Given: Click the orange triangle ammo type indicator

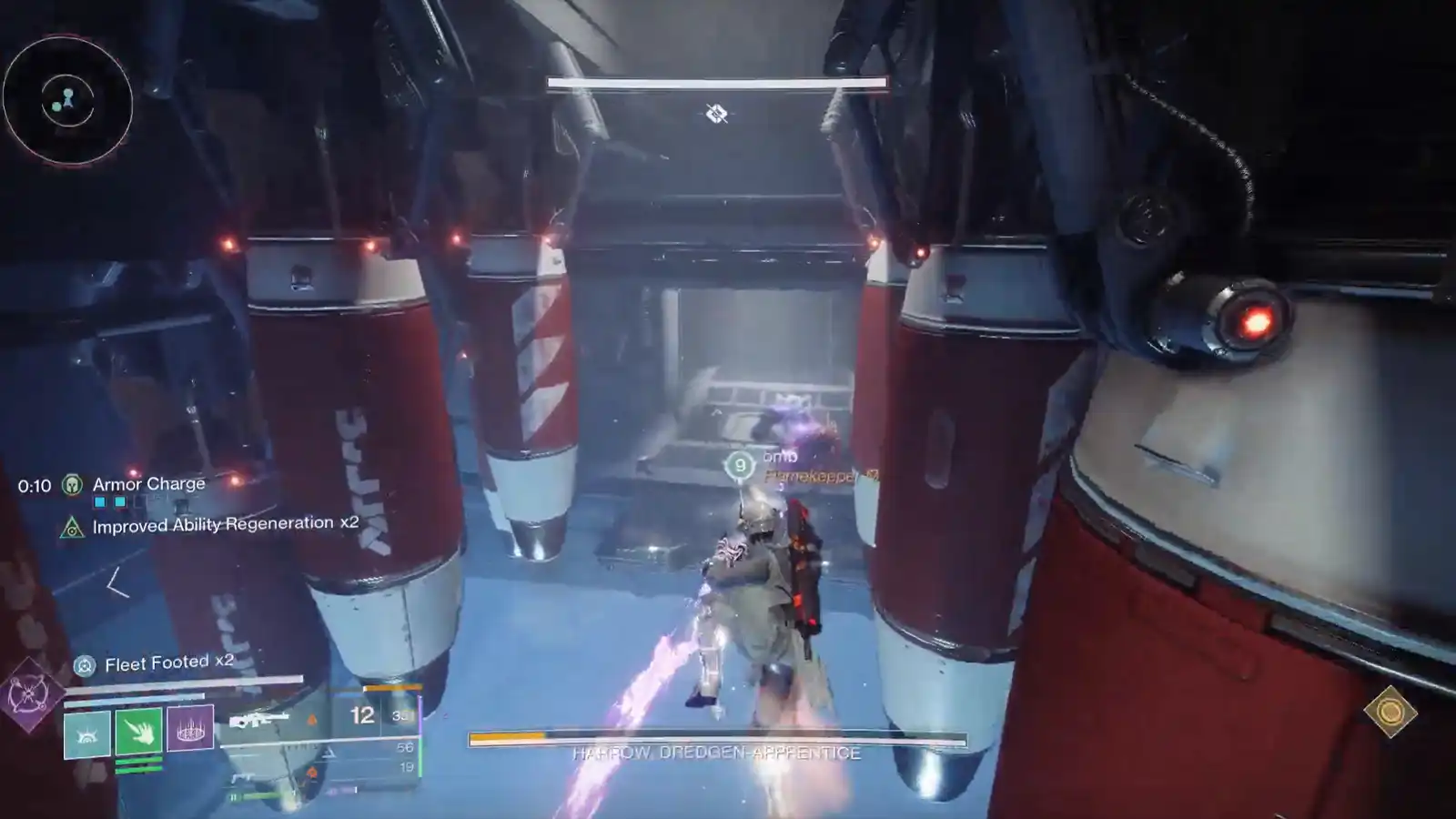Looking at the screenshot, I should (313, 718).
